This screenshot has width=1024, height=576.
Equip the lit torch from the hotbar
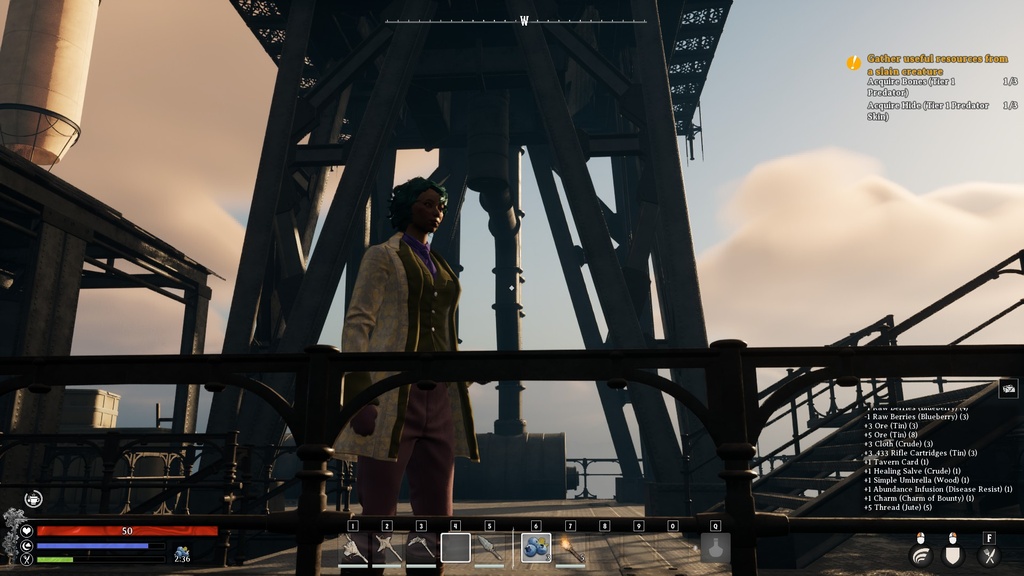coord(570,547)
